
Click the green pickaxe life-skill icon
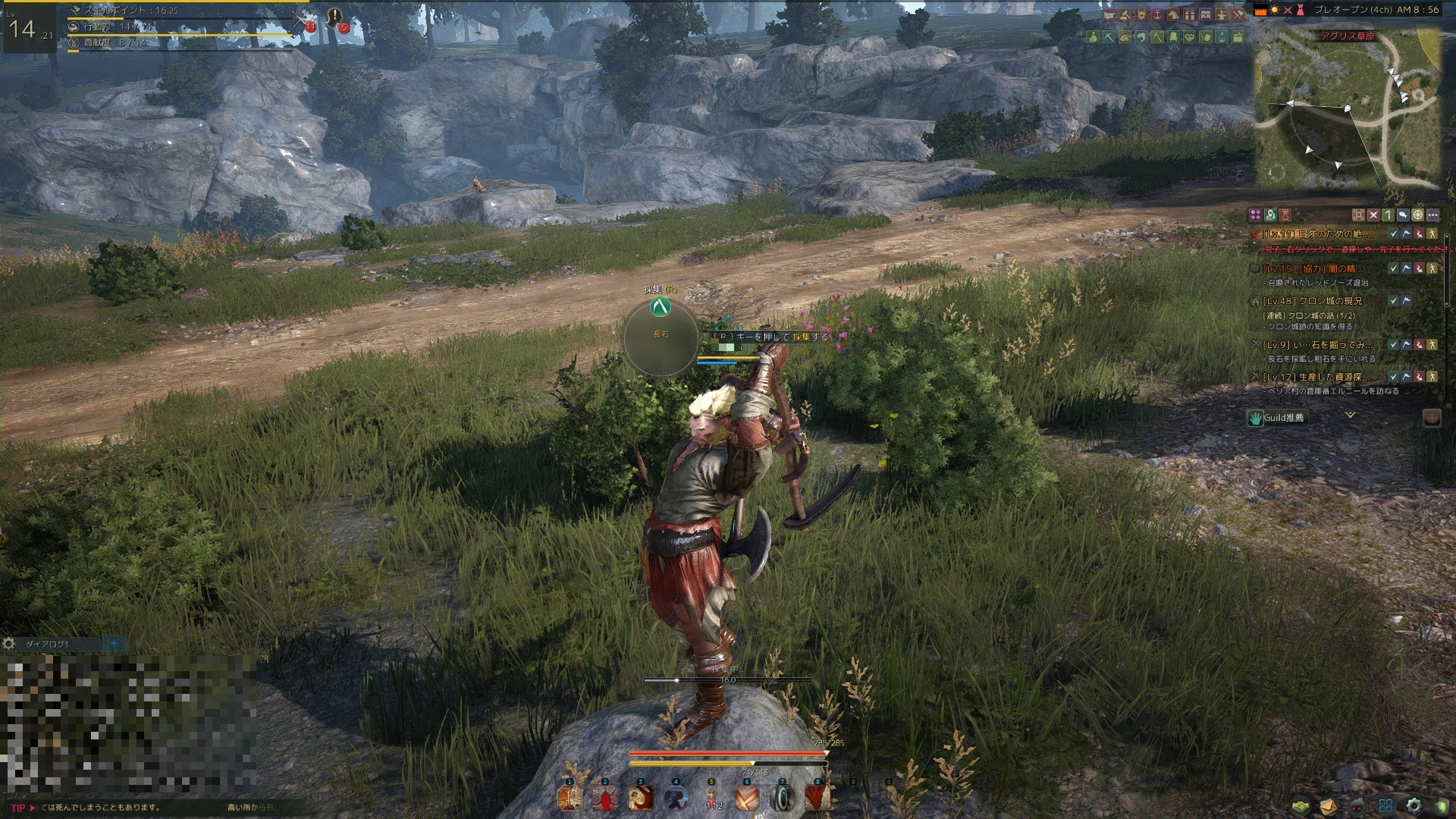point(1109,36)
